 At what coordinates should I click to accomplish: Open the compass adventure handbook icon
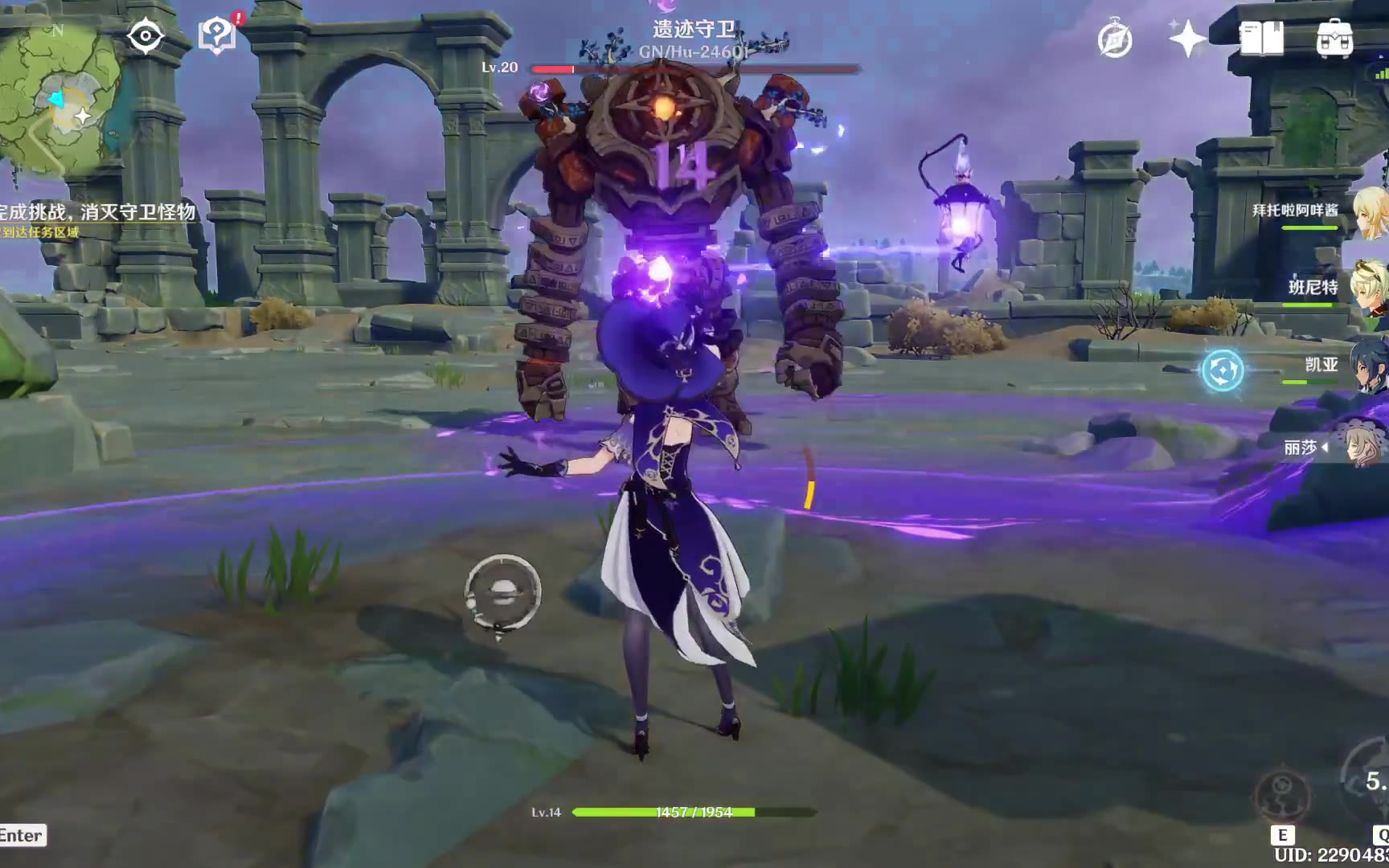(1115, 39)
